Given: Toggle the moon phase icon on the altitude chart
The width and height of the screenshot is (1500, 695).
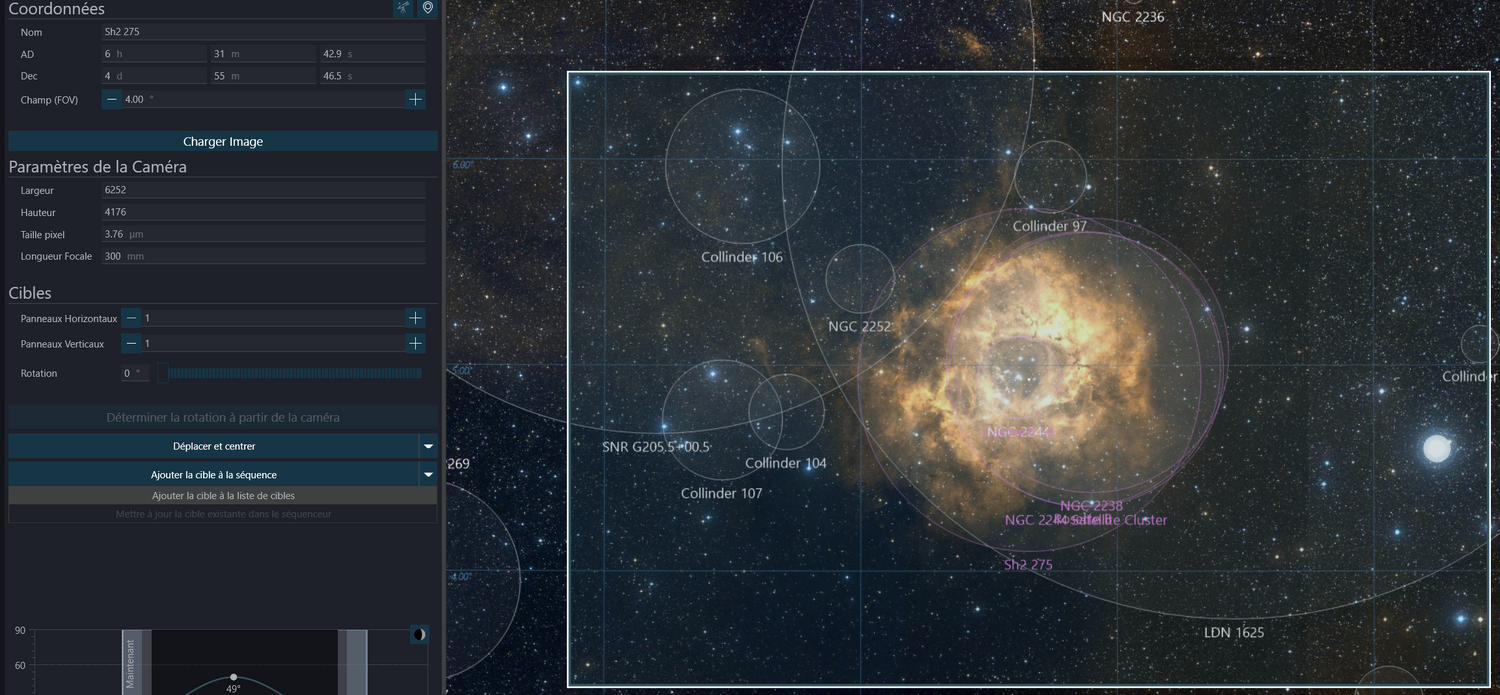Looking at the screenshot, I should click(x=420, y=634).
